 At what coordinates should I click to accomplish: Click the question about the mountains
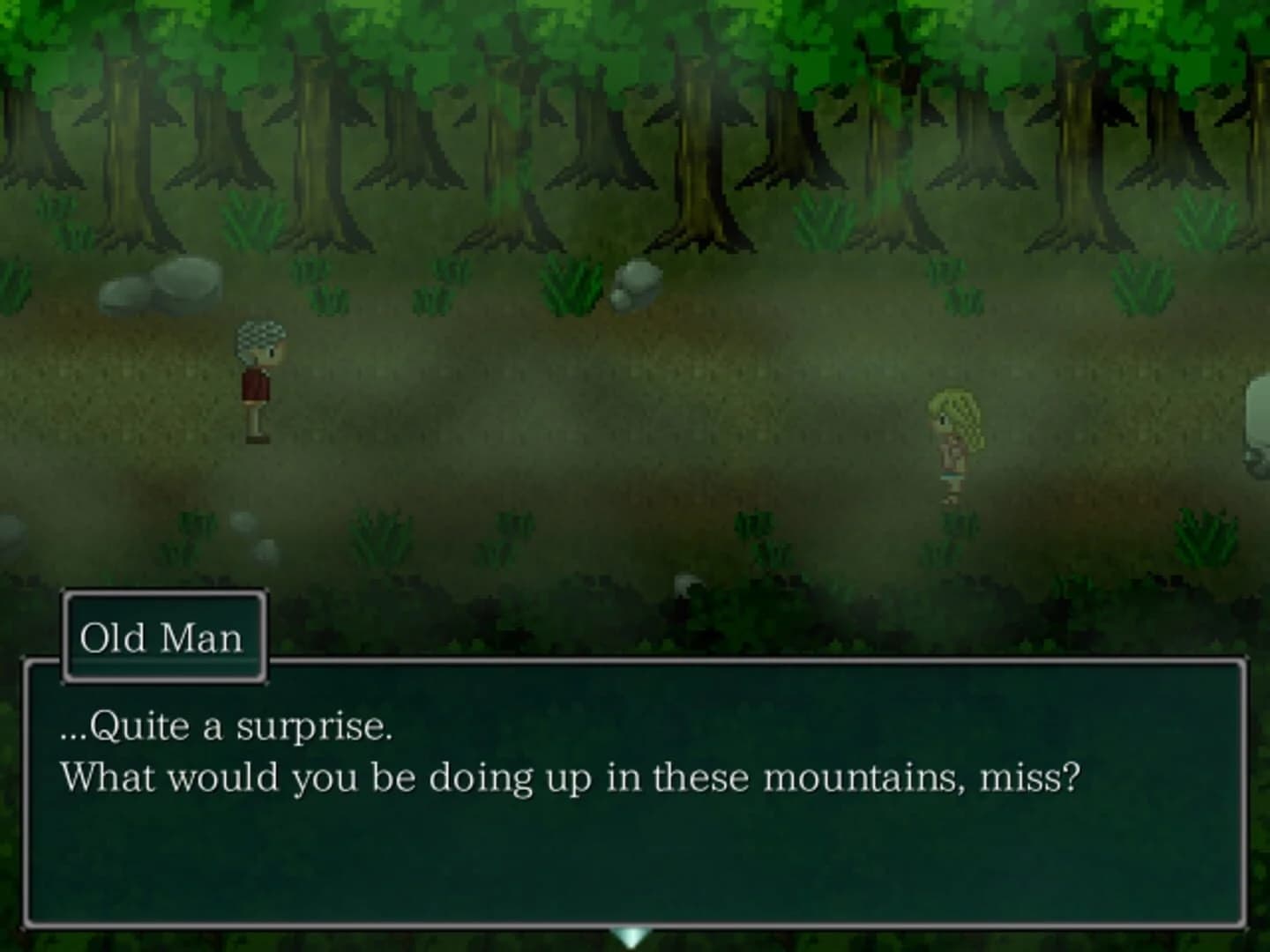click(569, 776)
